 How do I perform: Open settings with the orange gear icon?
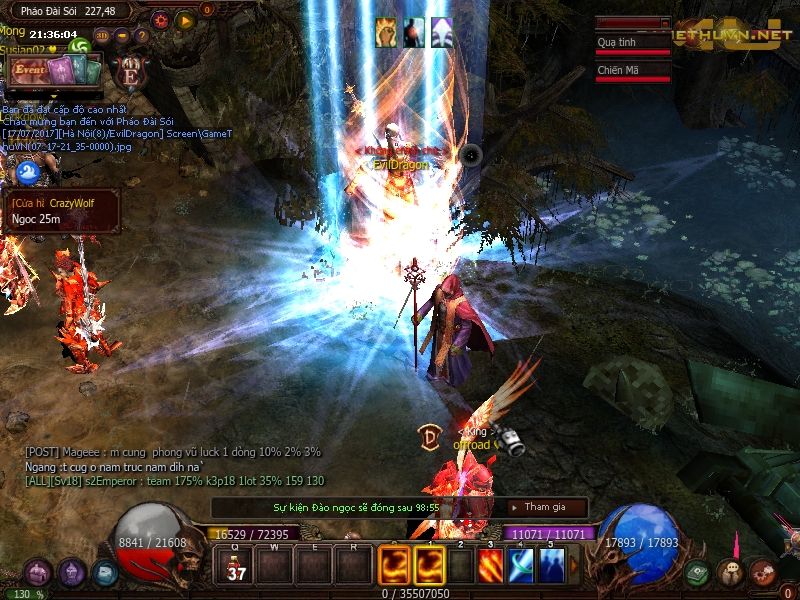coord(160,19)
